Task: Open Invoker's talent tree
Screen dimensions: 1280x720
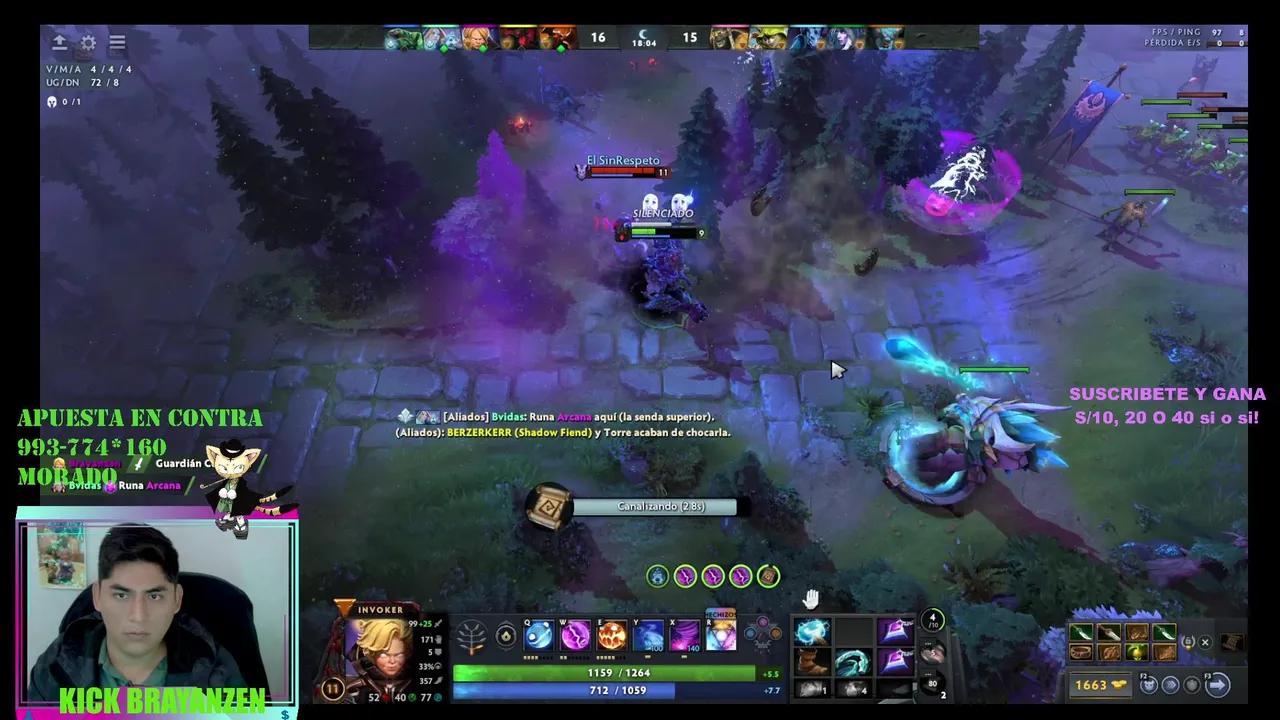Action: [x=470, y=635]
